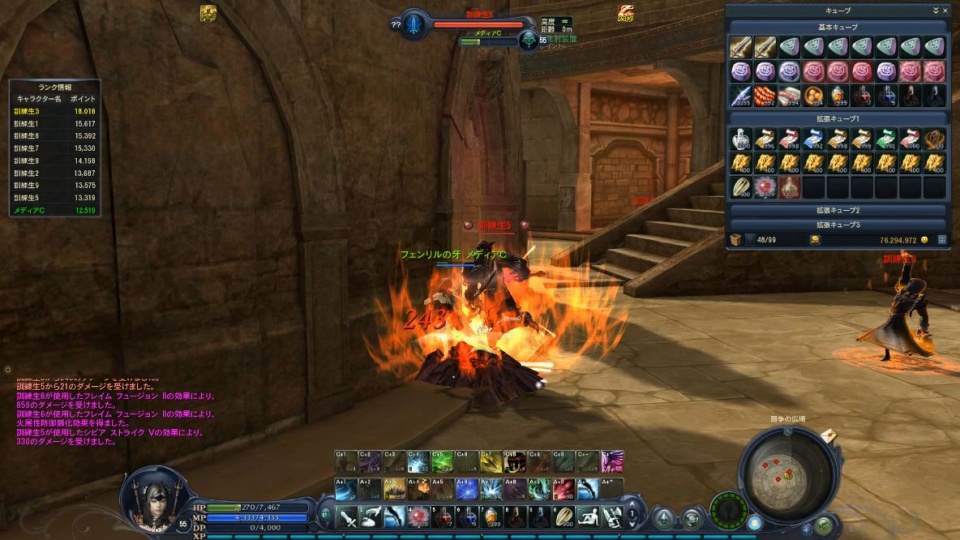Open the mail envelope icon by the minimap
960x540 pixels.
pos(829,437)
